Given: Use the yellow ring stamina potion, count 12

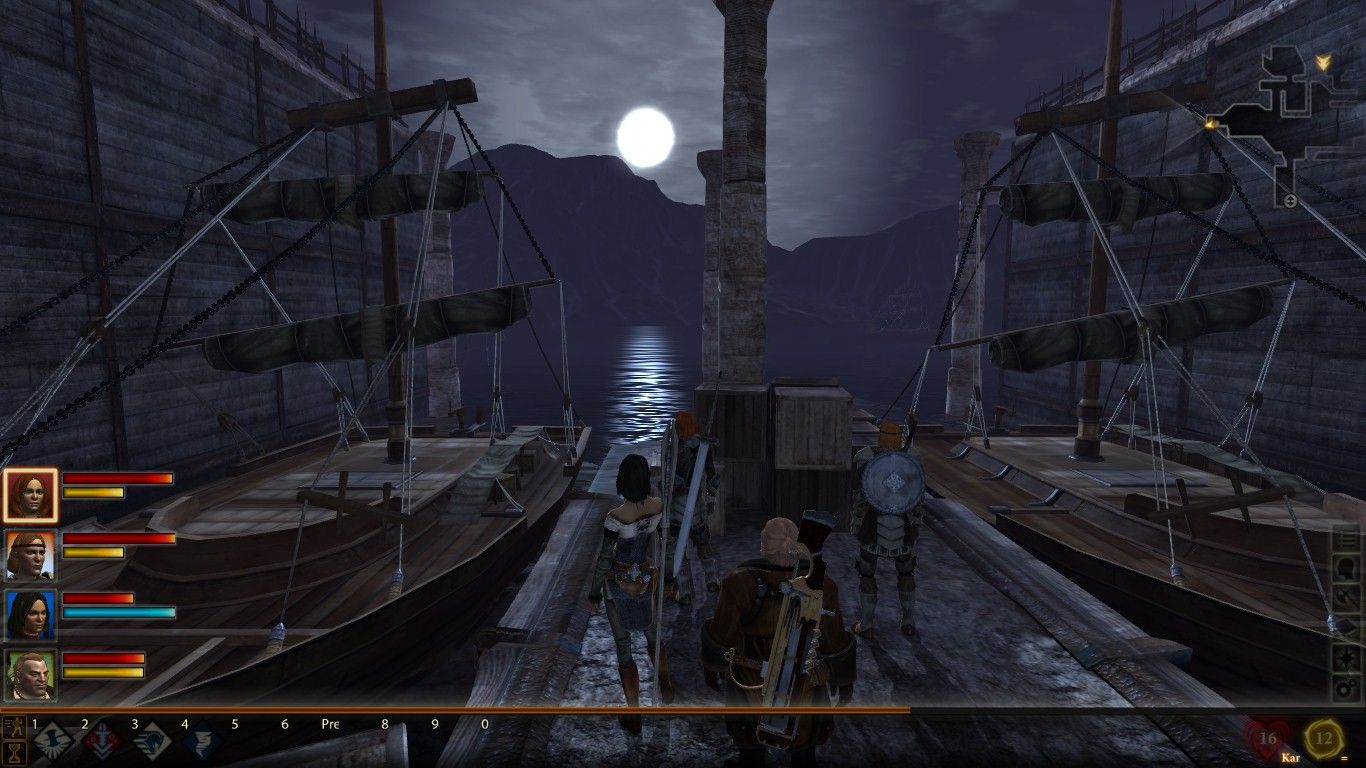Looking at the screenshot, I should coord(1324,740).
